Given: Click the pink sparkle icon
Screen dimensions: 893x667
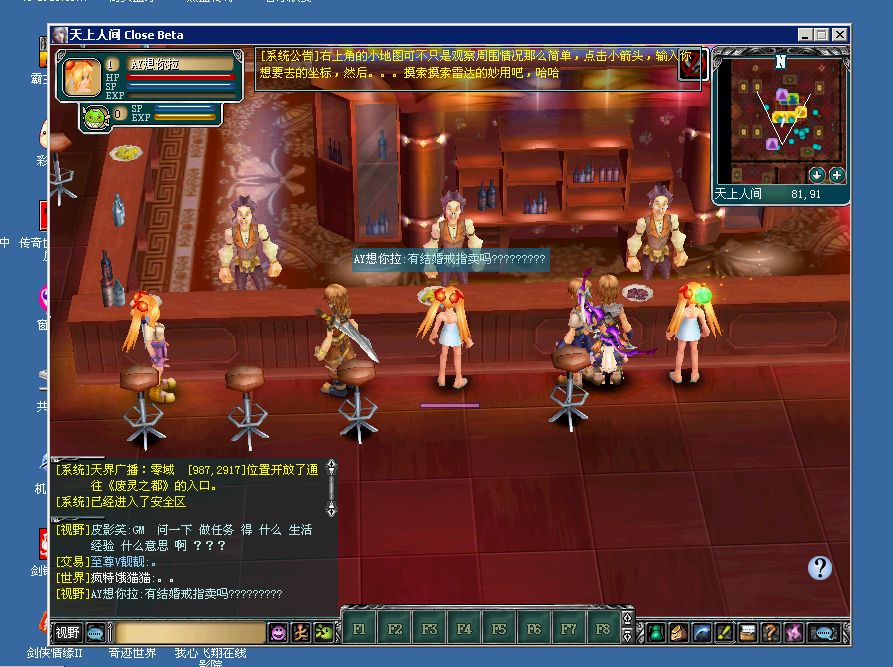Looking at the screenshot, I should click(x=794, y=632).
